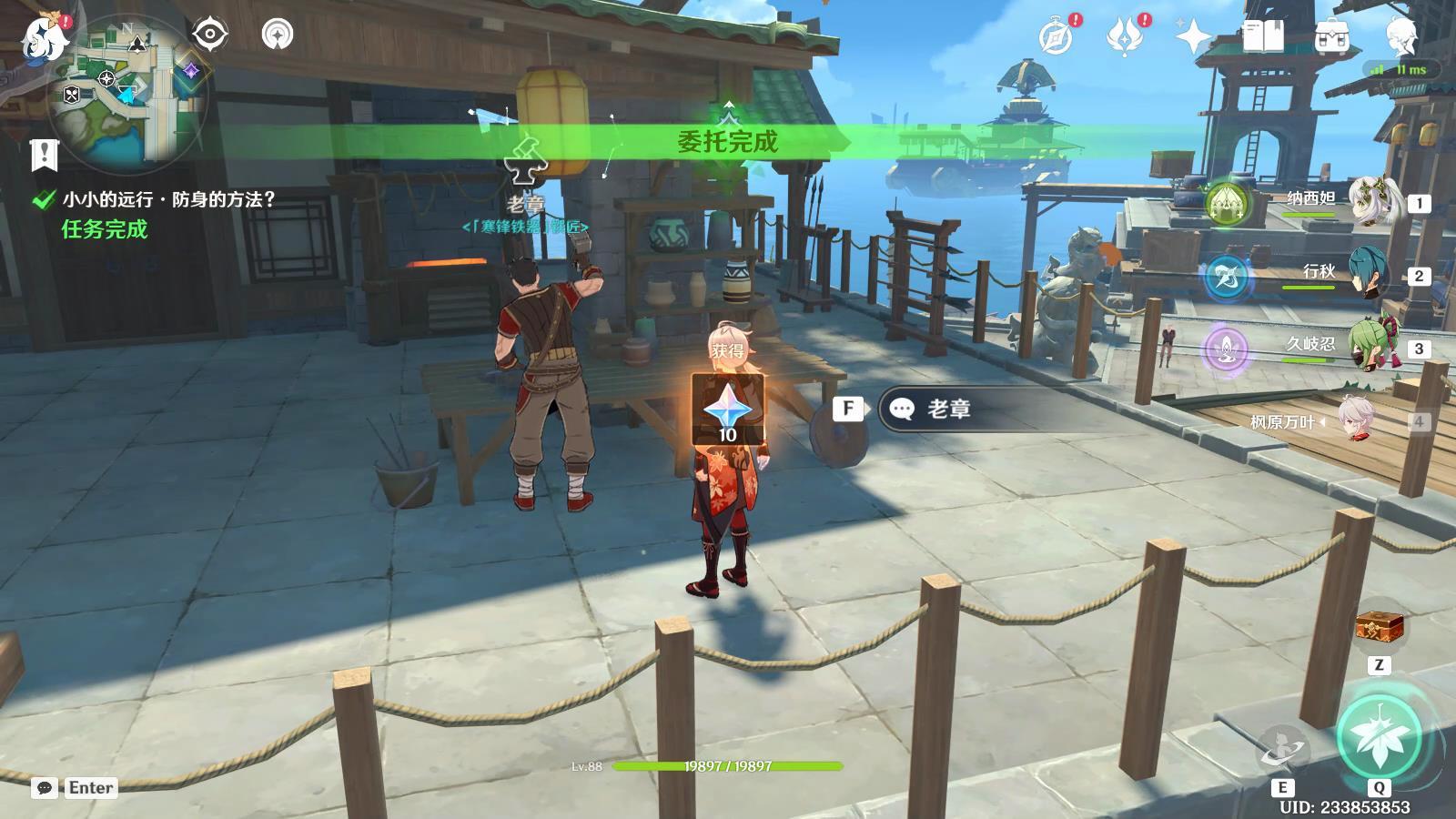The image size is (1456, 819).
Task: Talk to 老章 dialogue prompt
Action: [x=946, y=409]
